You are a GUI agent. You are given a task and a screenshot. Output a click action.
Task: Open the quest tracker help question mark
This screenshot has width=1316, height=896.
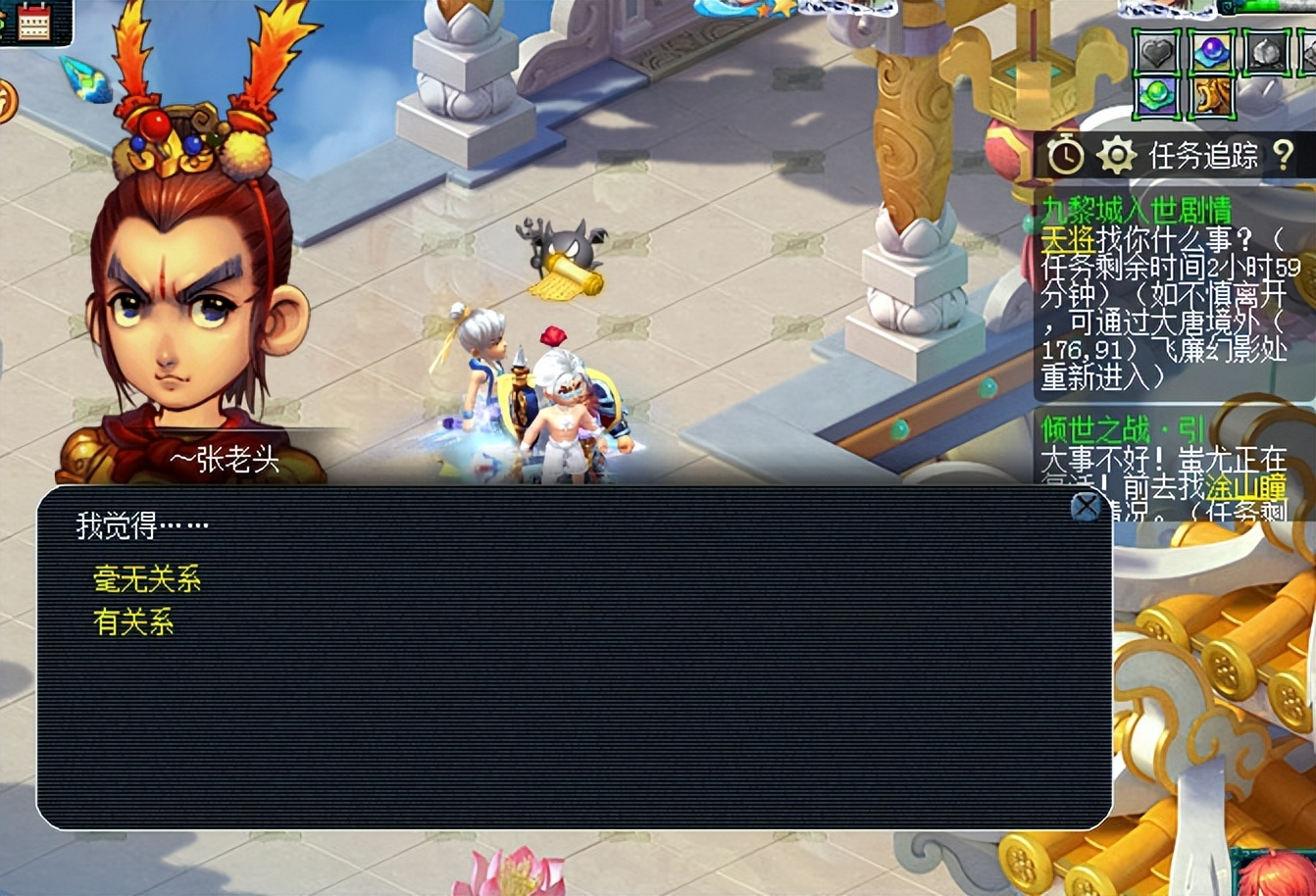[1284, 155]
